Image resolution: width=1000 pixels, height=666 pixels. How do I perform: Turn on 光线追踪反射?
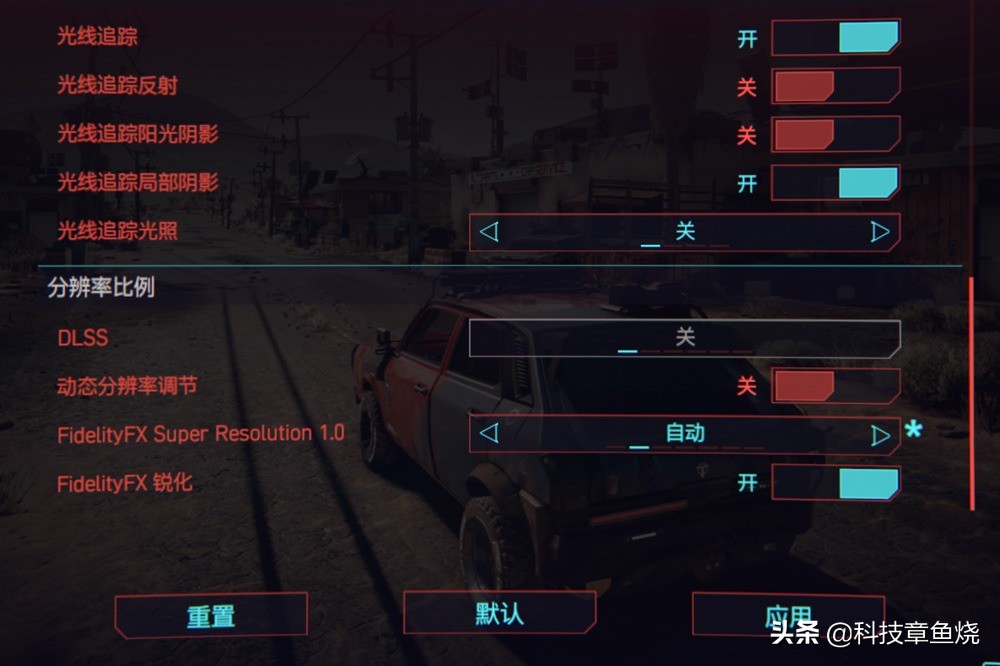click(x=835, y=86)
